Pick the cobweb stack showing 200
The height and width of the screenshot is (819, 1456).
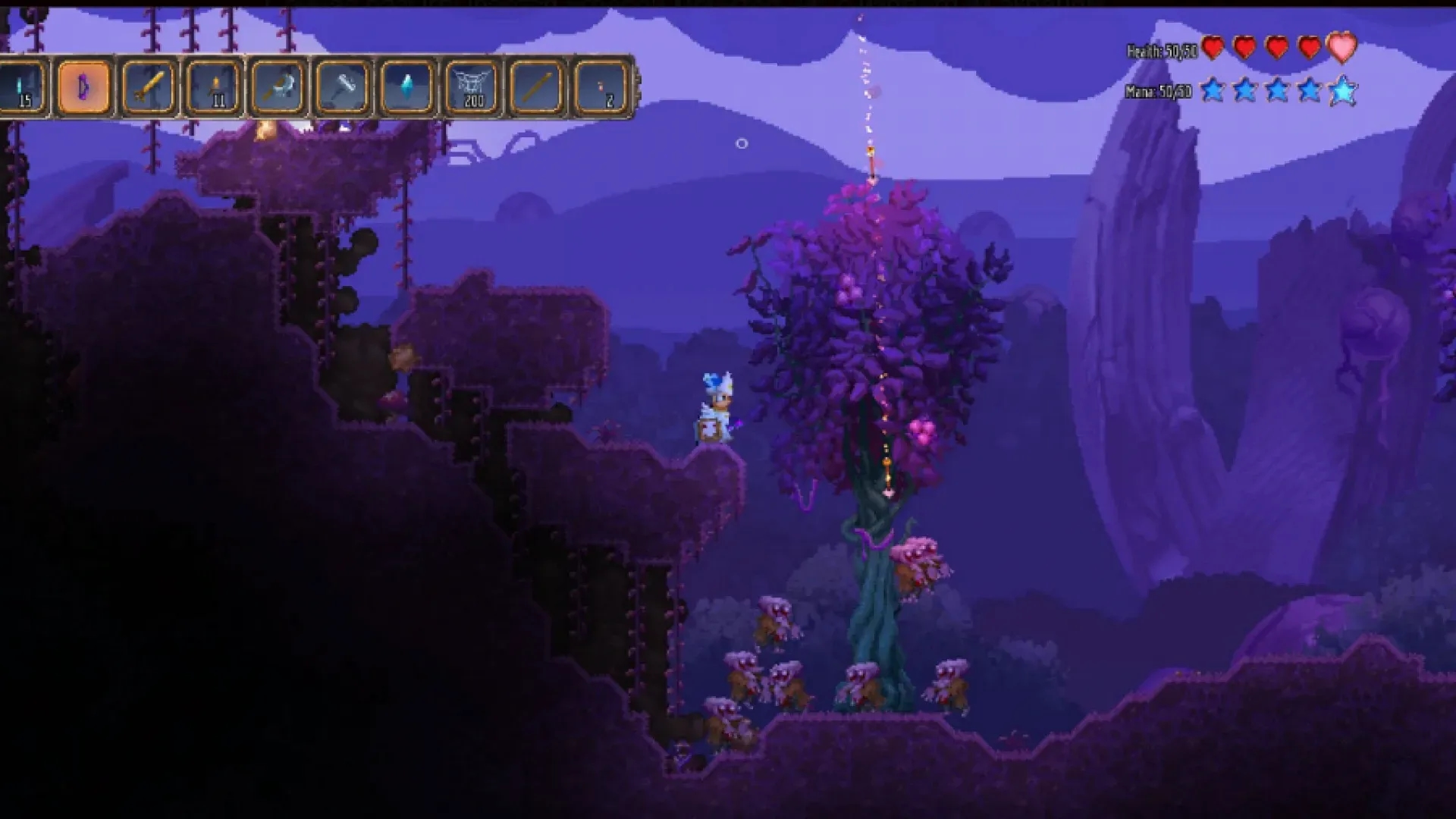point(470,83)
